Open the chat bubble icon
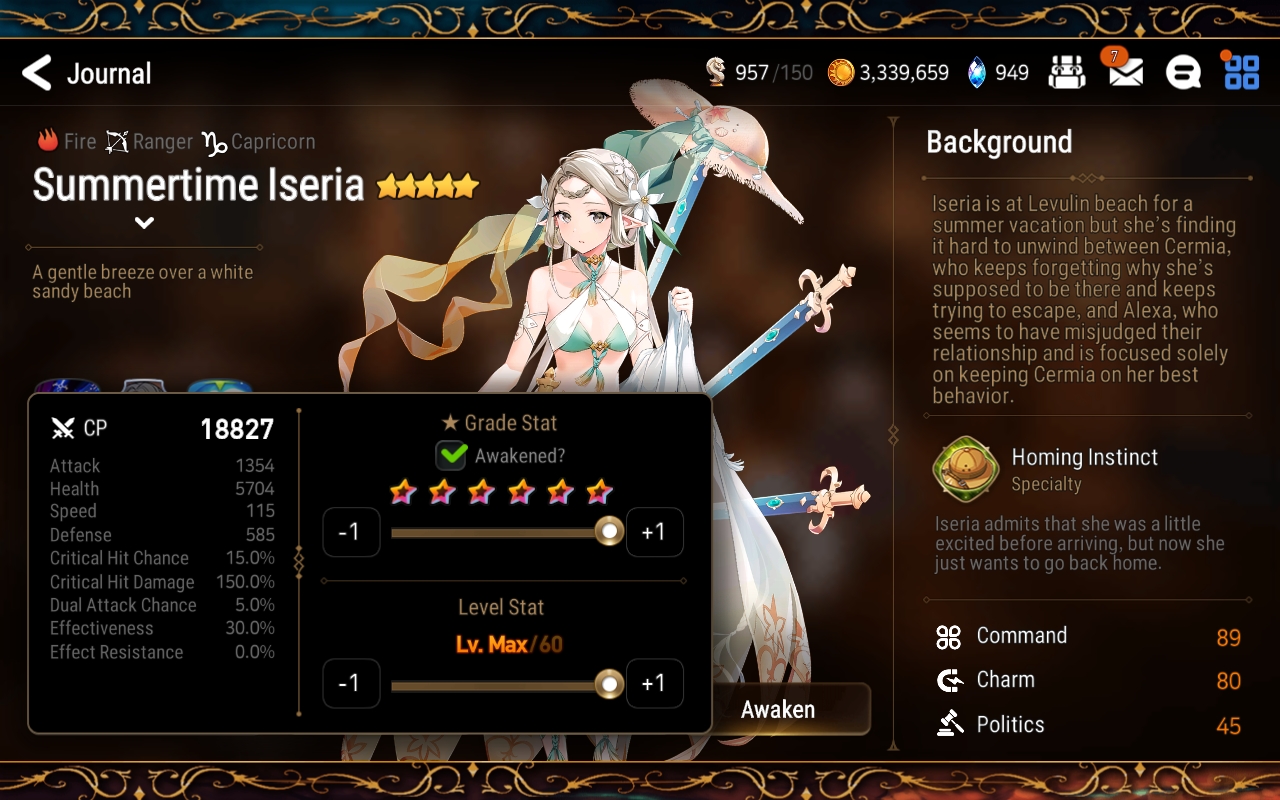The height and width of the screenshot is (800, 1280). (x=1182, y=72)
